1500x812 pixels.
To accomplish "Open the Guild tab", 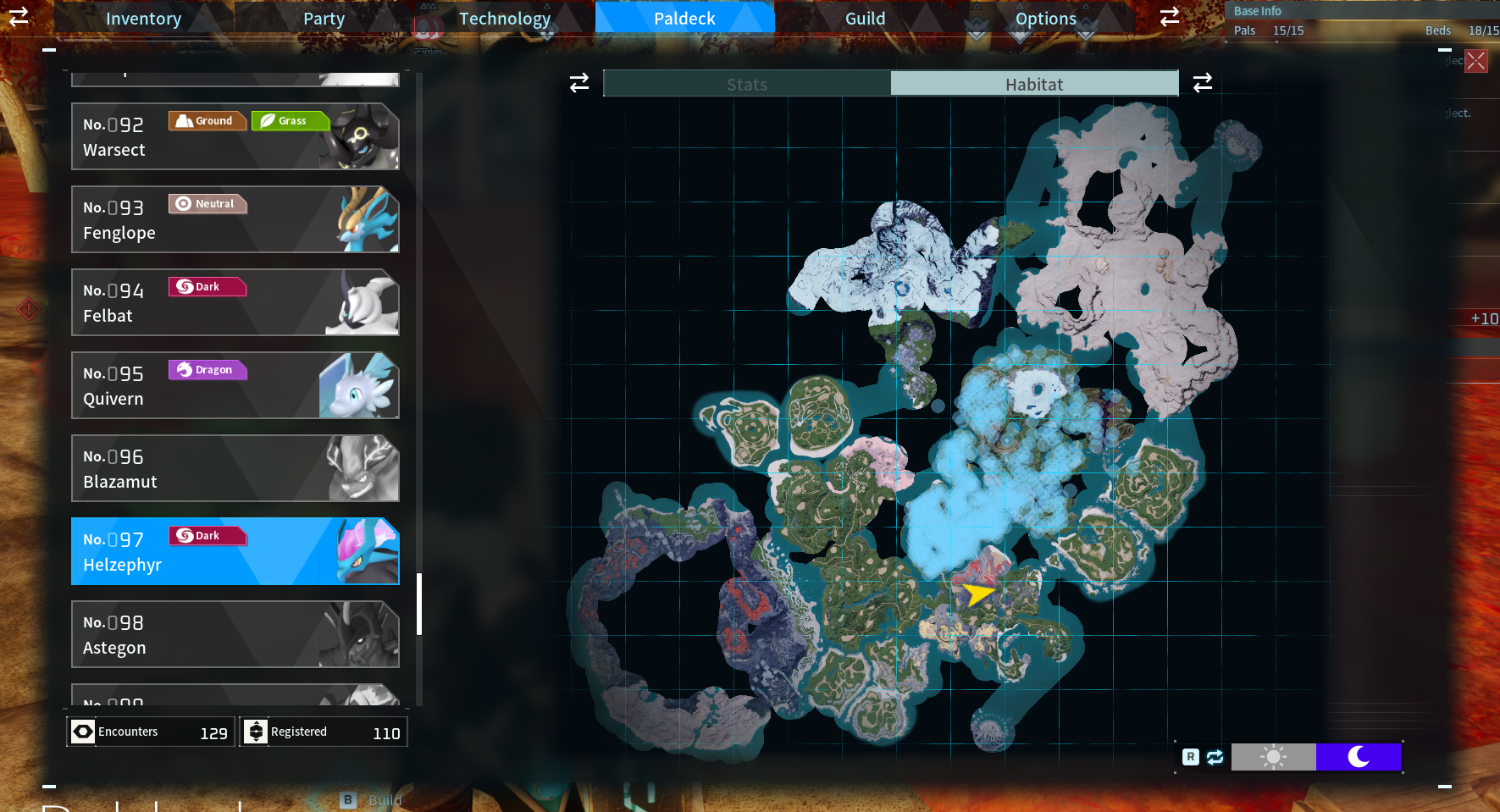I will click(866, 18).
